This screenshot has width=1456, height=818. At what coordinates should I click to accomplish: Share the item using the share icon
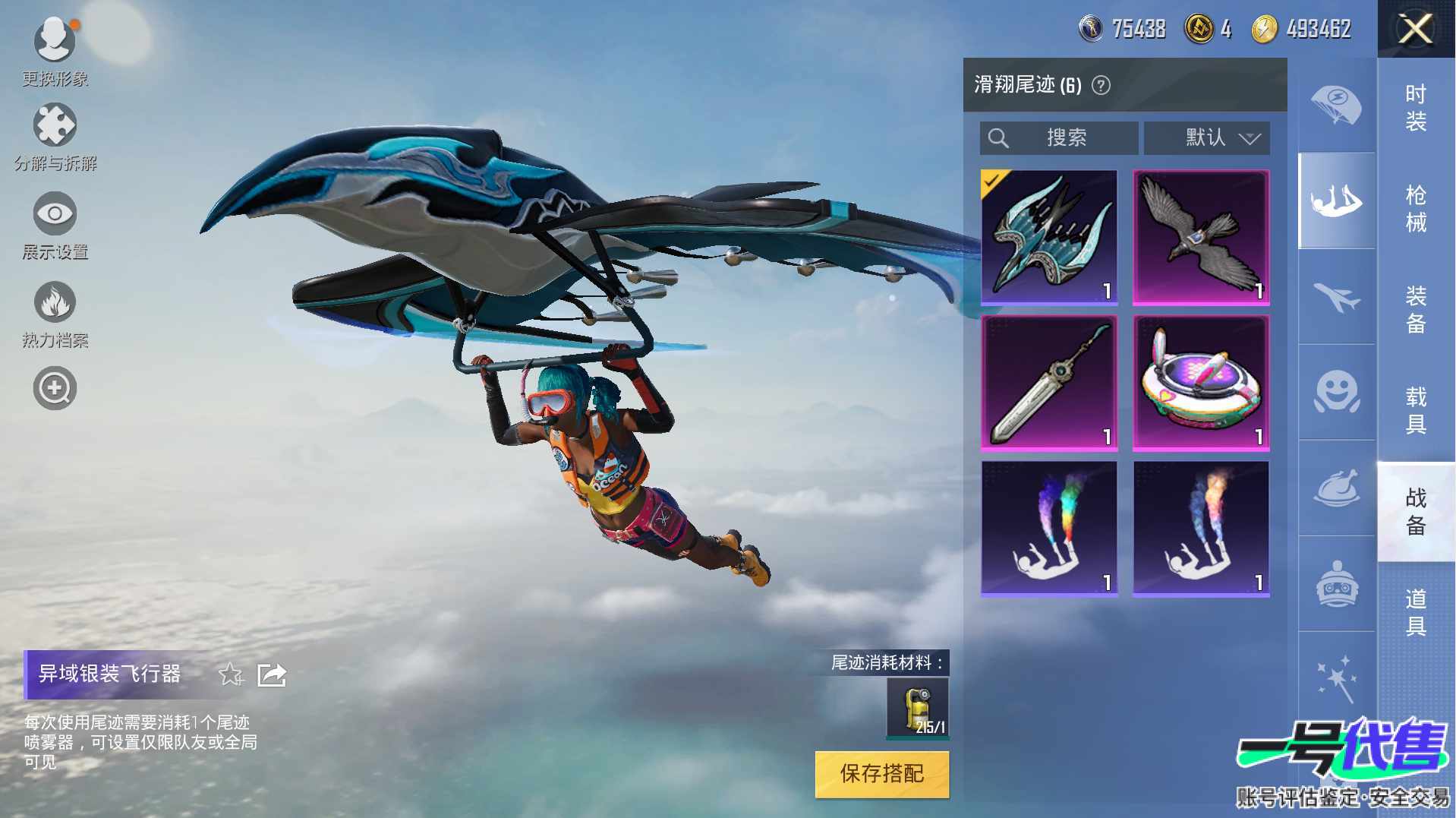pyautogui.click(x=272, y=674)
